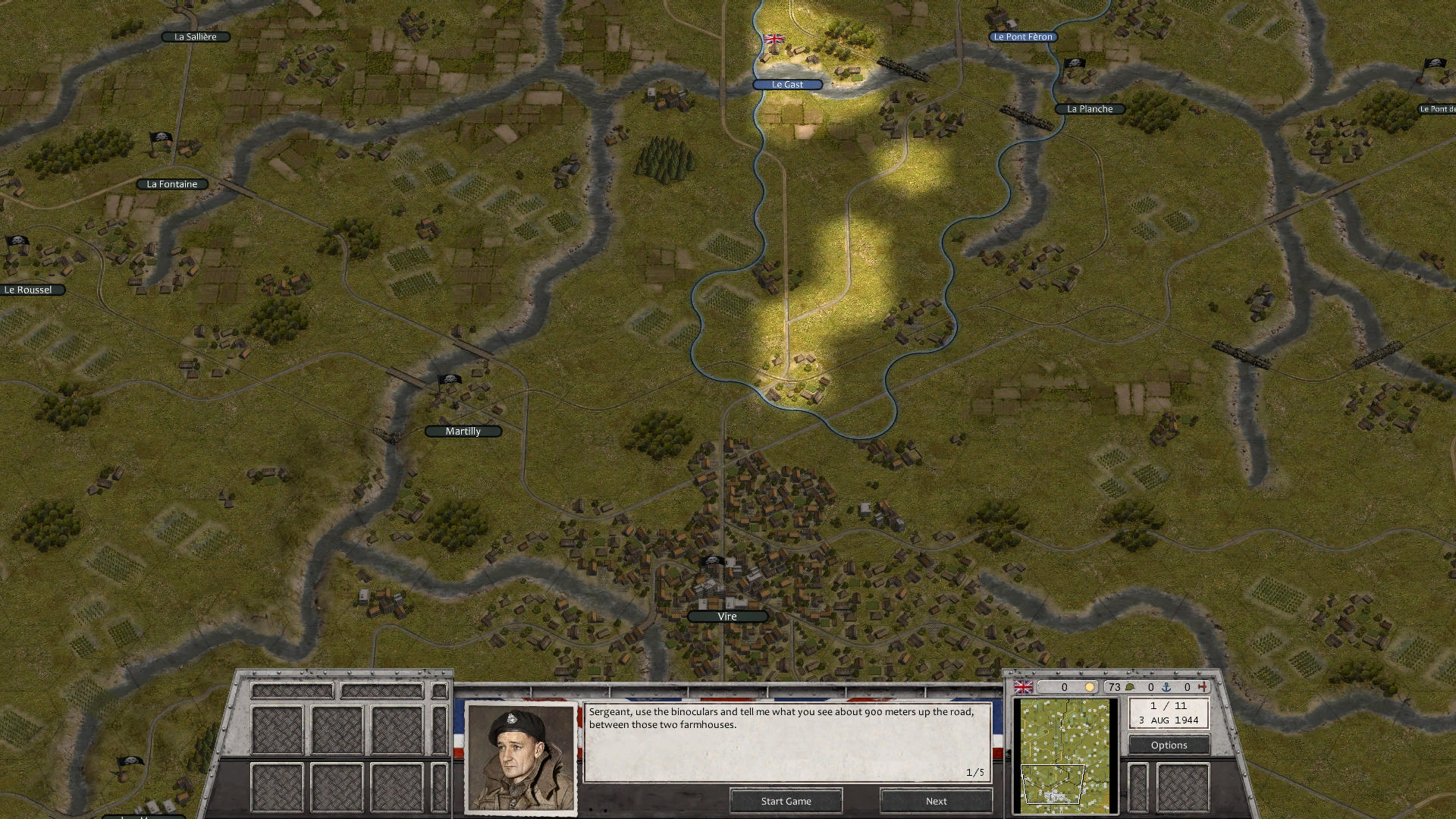Select the Vire town label
The height and width of the screenshot is (819, 1456).
[726, 616]
